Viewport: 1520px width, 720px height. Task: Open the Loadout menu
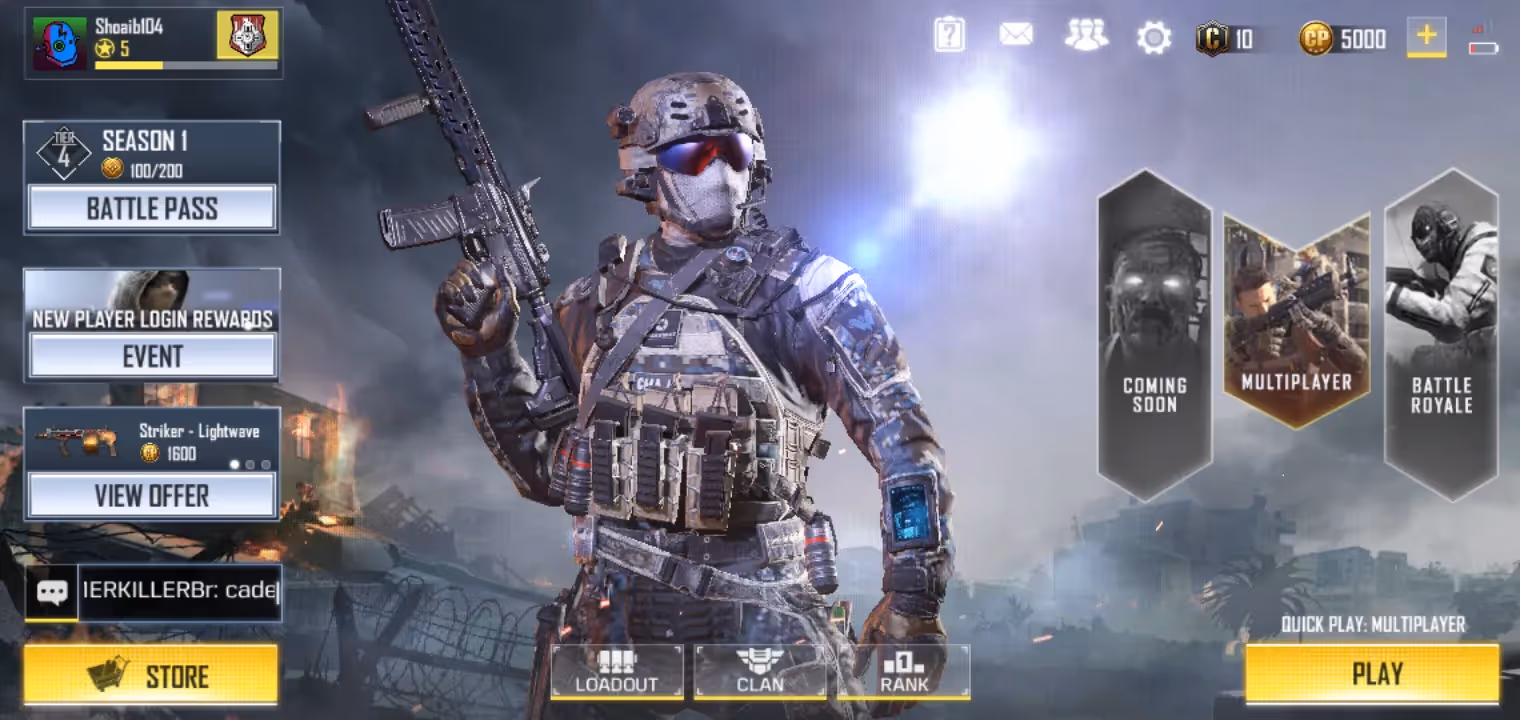click(x=616, y=673)
